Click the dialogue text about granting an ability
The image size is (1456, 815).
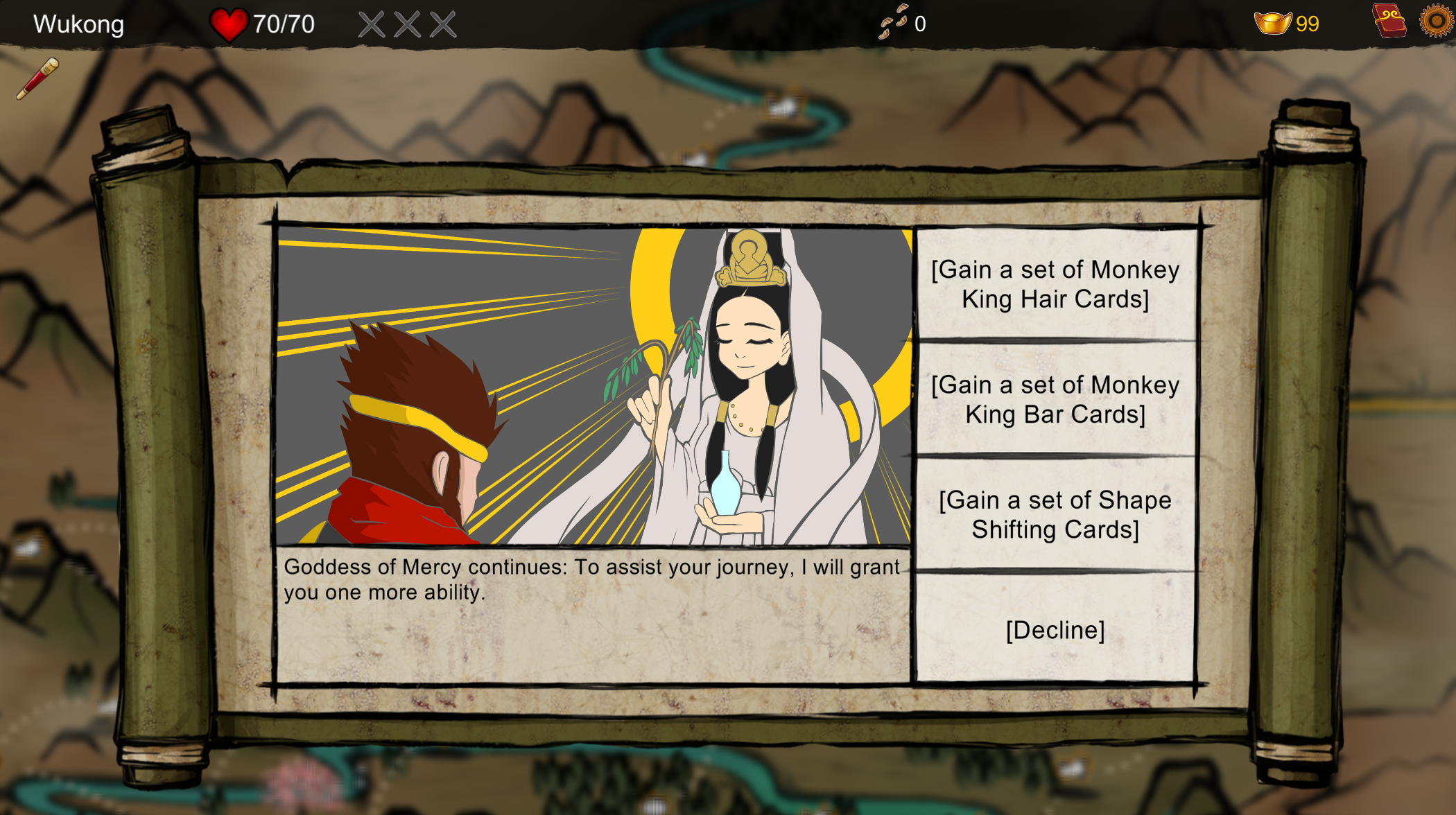click(593, 579)
